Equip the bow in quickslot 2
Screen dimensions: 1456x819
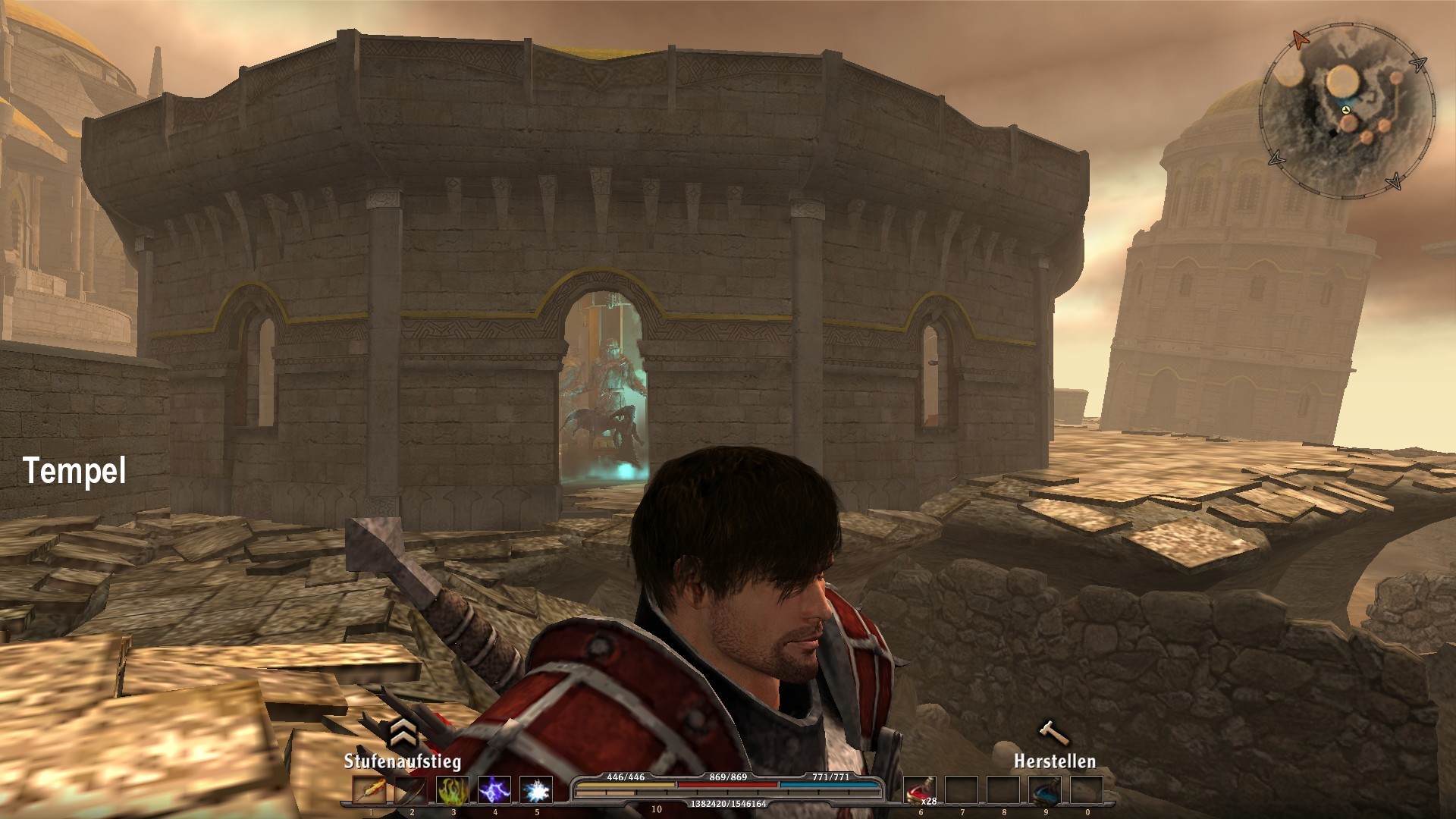412,789
